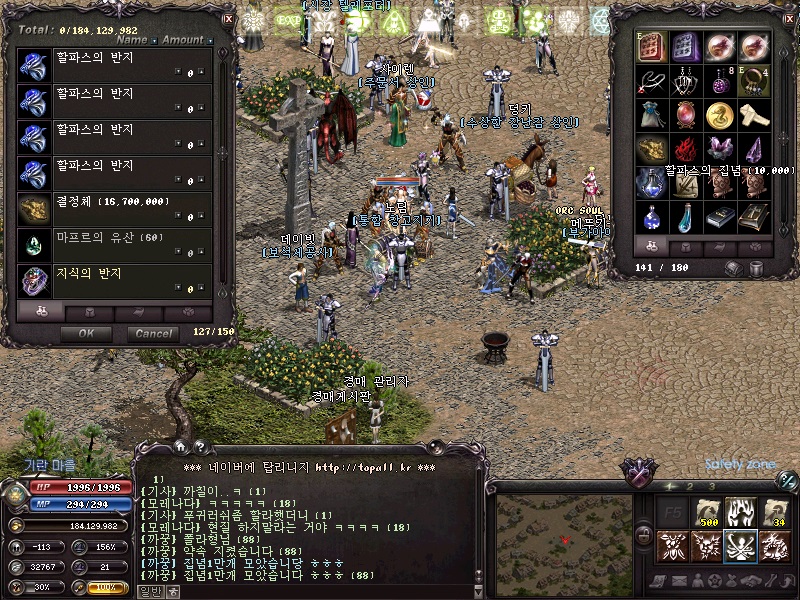Select the purple spellbook in inventory
The image size is (800, 600).
click(x=686, y=46)
